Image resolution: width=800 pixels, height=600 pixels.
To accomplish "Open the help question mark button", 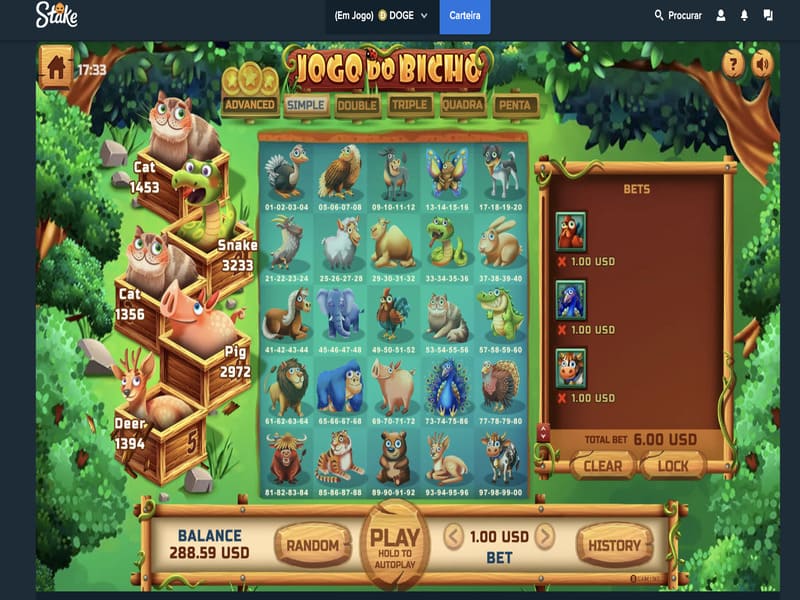I will tap(735, 64).
